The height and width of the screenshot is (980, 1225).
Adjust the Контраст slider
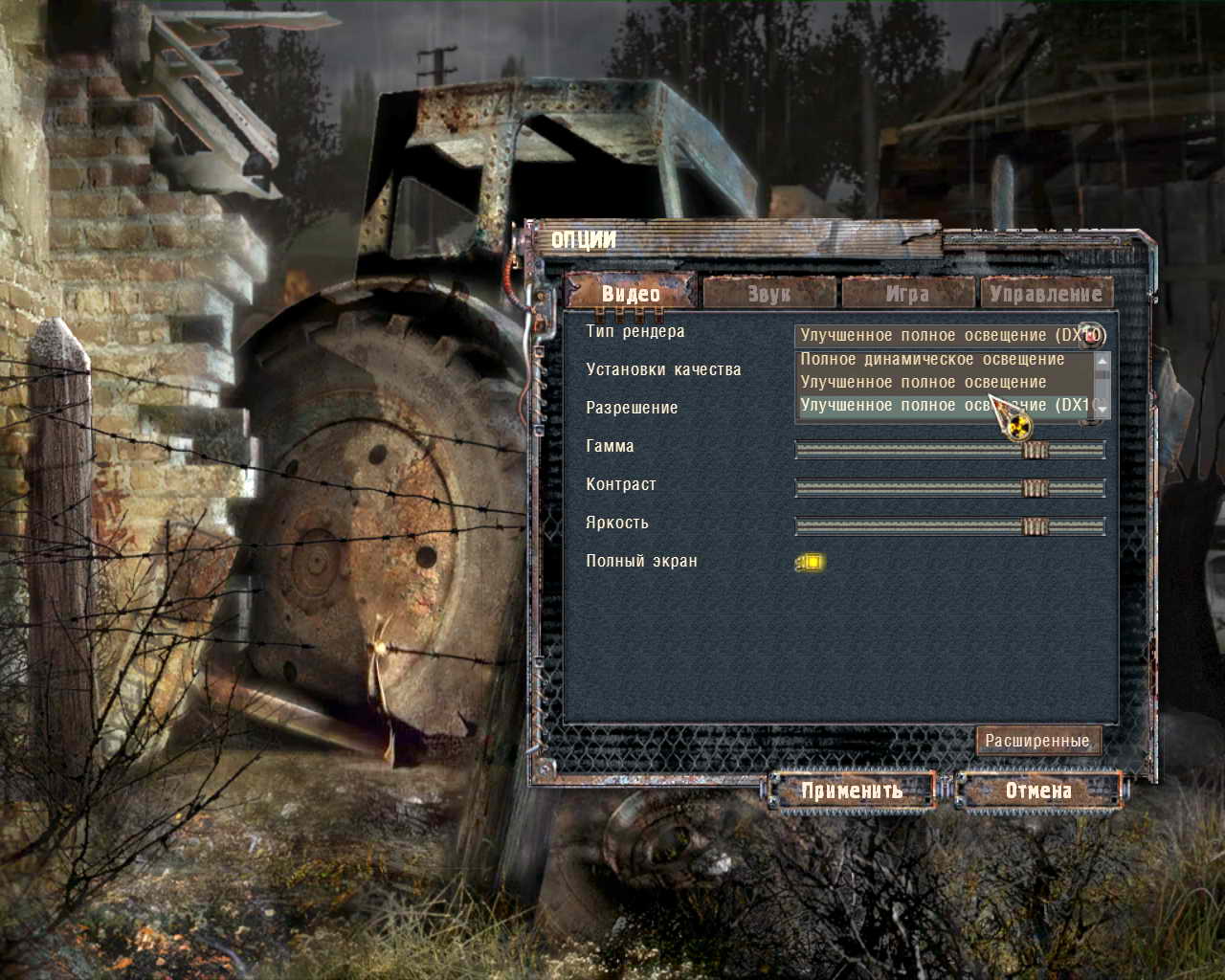[949, 488]
